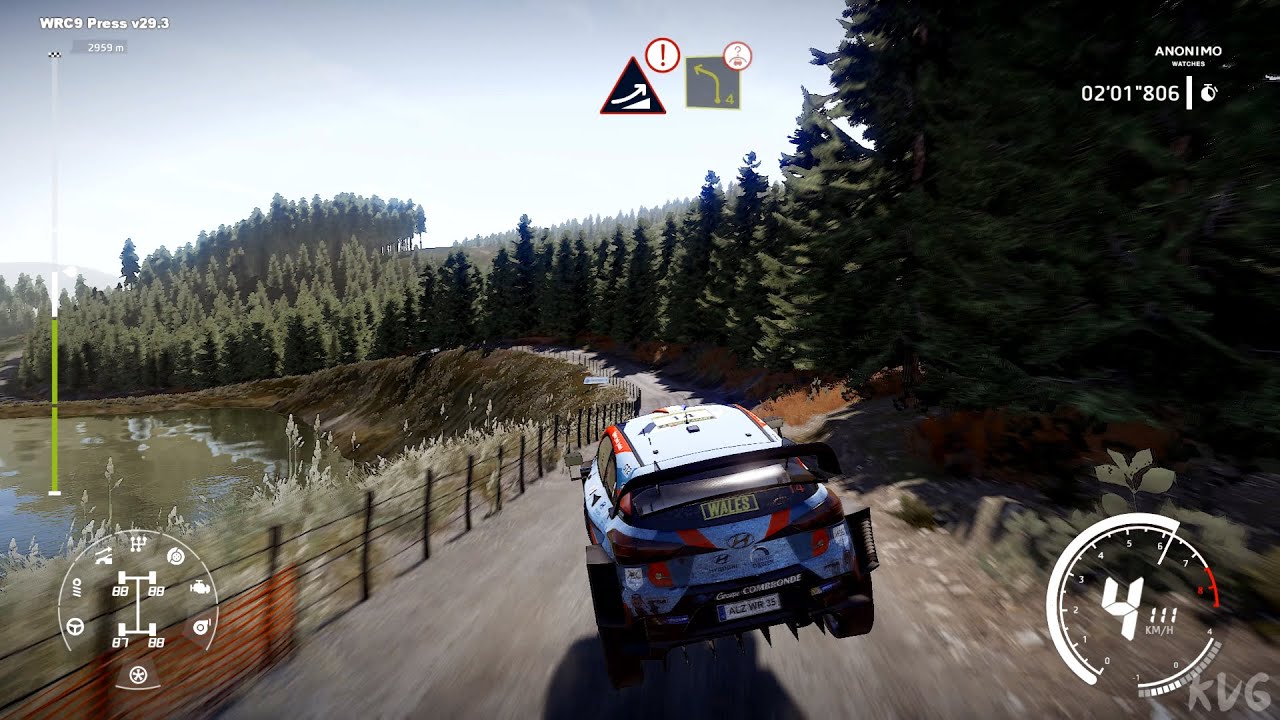Click the brake disc status icon
1280x720 pixels.
(176, 557)
